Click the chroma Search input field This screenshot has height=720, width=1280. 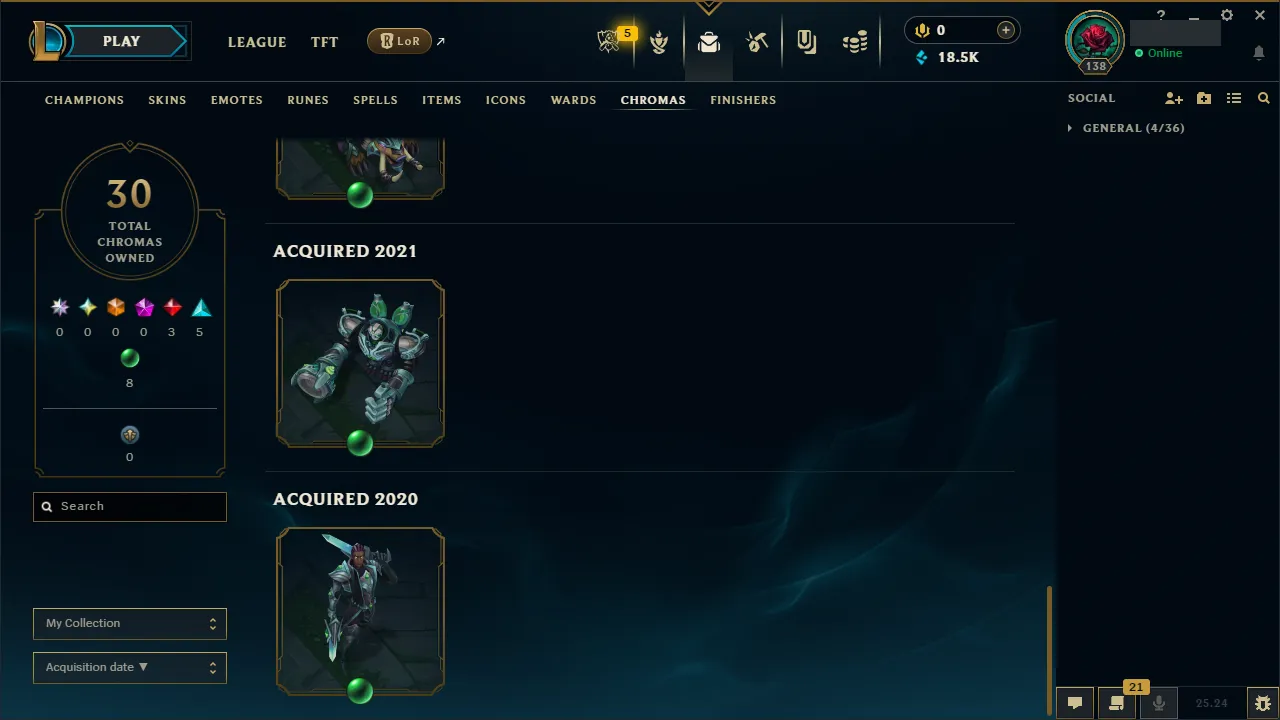click(129, 506)
